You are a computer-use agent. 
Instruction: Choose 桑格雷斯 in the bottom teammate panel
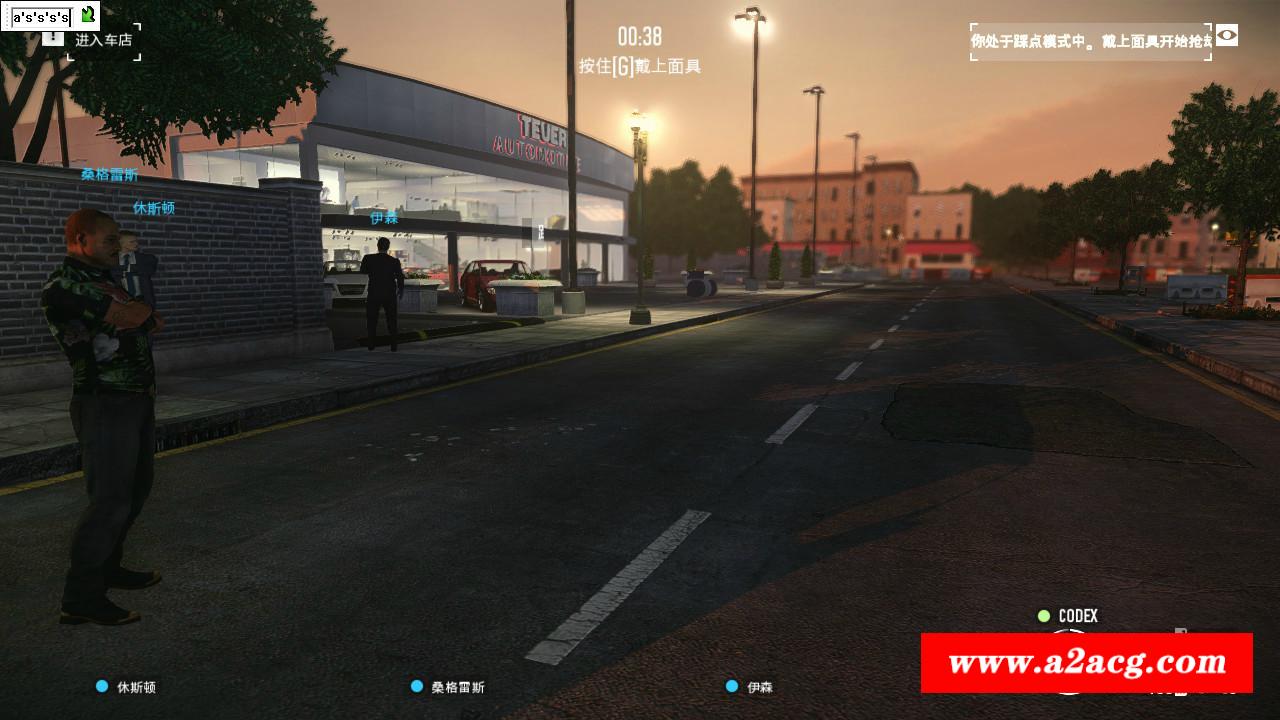[448, 687]
